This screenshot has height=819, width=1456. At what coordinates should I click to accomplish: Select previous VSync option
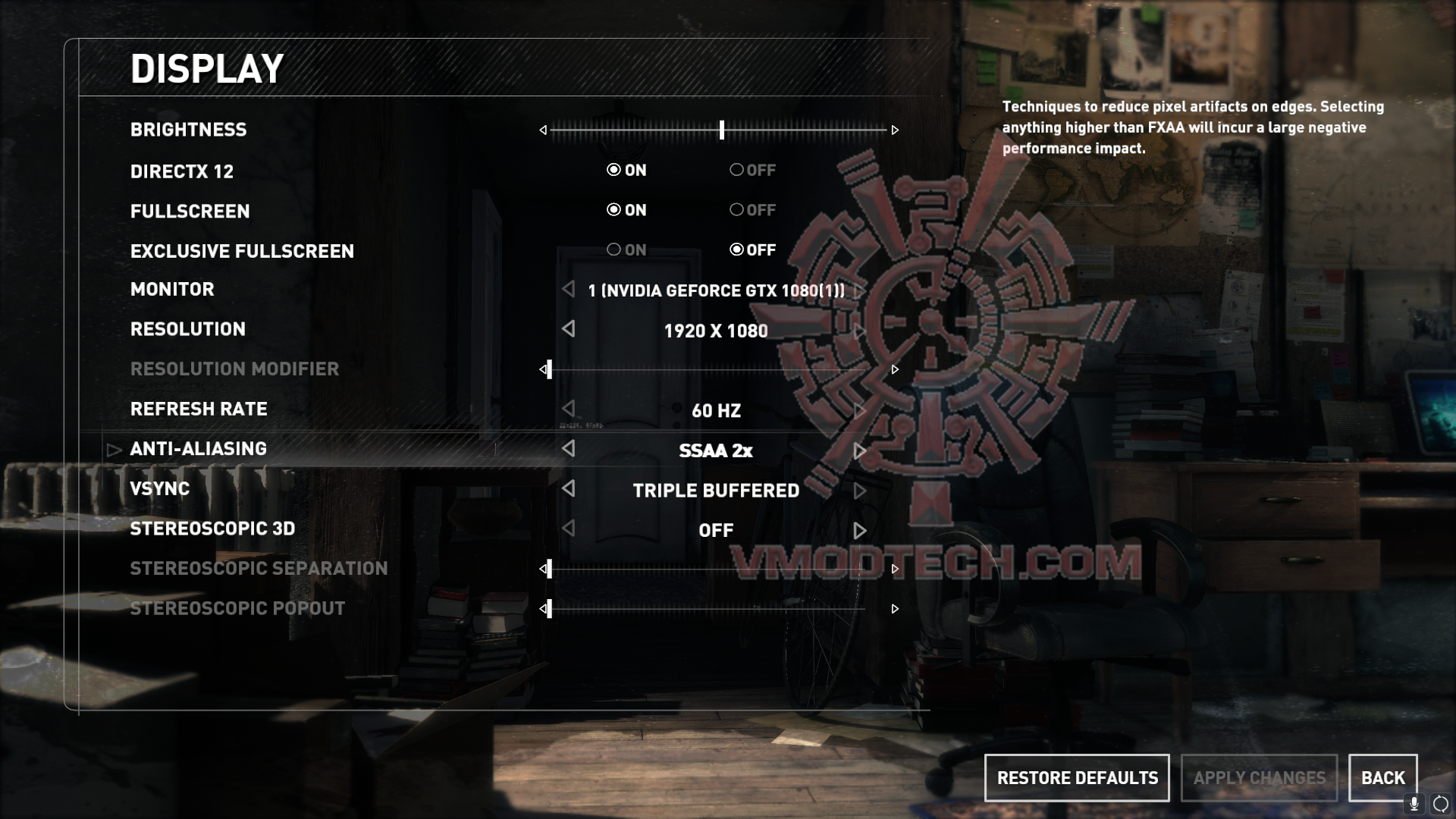569,489
